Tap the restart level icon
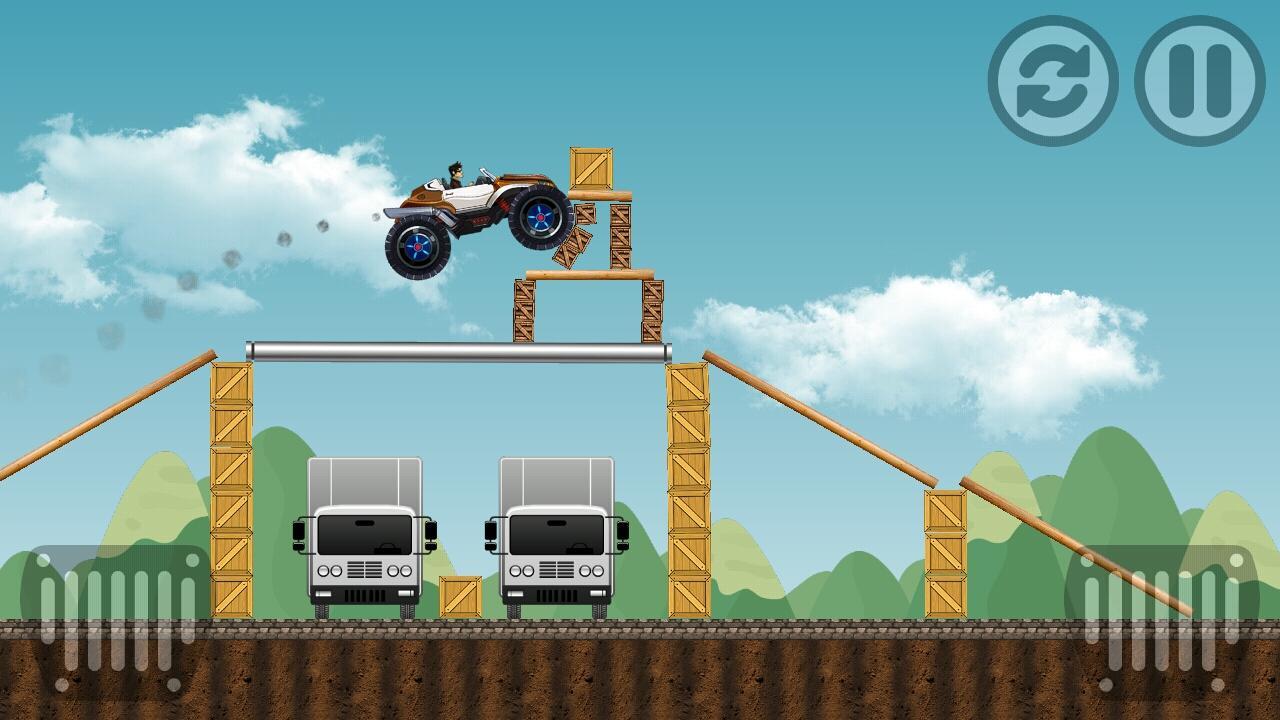1280x720 pixels. pyautogui.click(x=1052, y=78)
